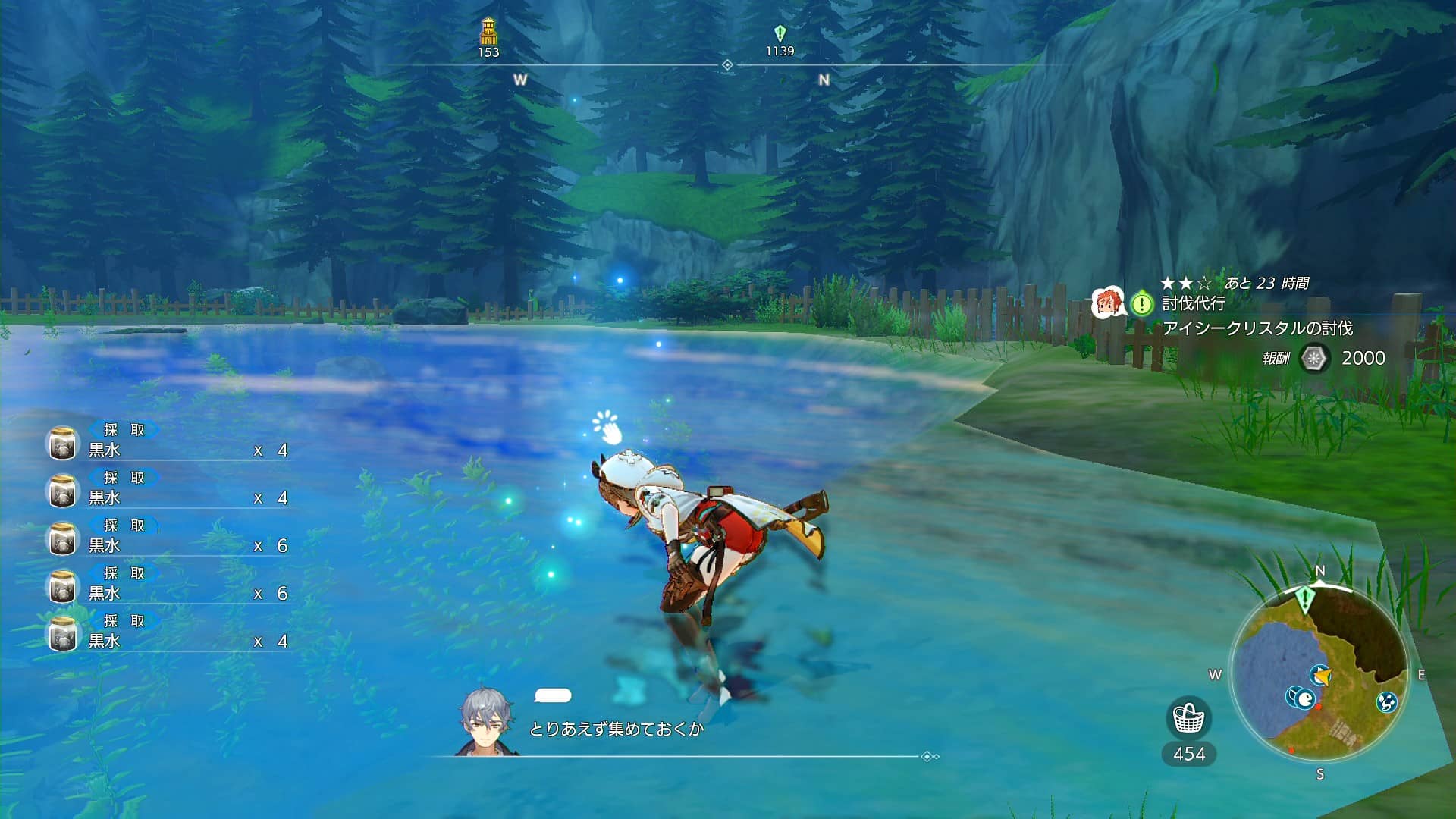Click the 採取 label on the top item entry

pyautogui.click(x=125, y=430)
